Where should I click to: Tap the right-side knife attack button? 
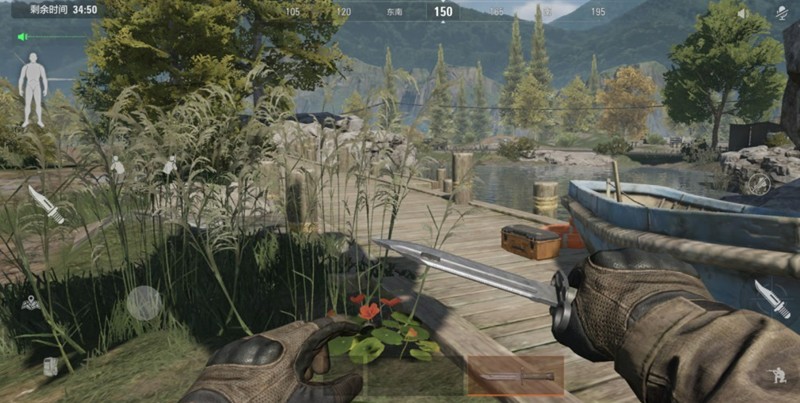tap(771, 298)
